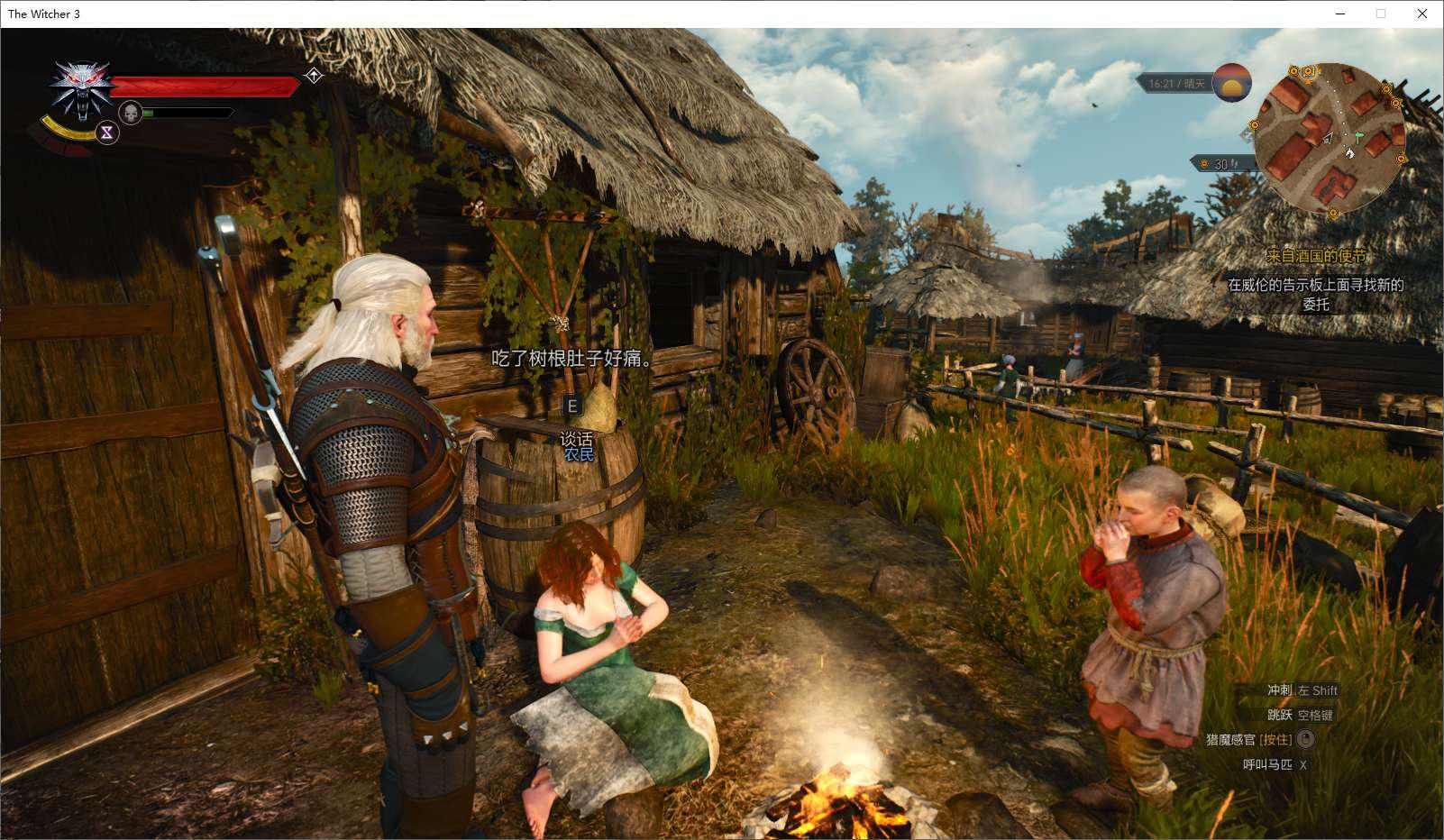The width and height of the screenshot is (1444, 840).
Task: Minimize the game window
Action: (x=1339, y=14)
